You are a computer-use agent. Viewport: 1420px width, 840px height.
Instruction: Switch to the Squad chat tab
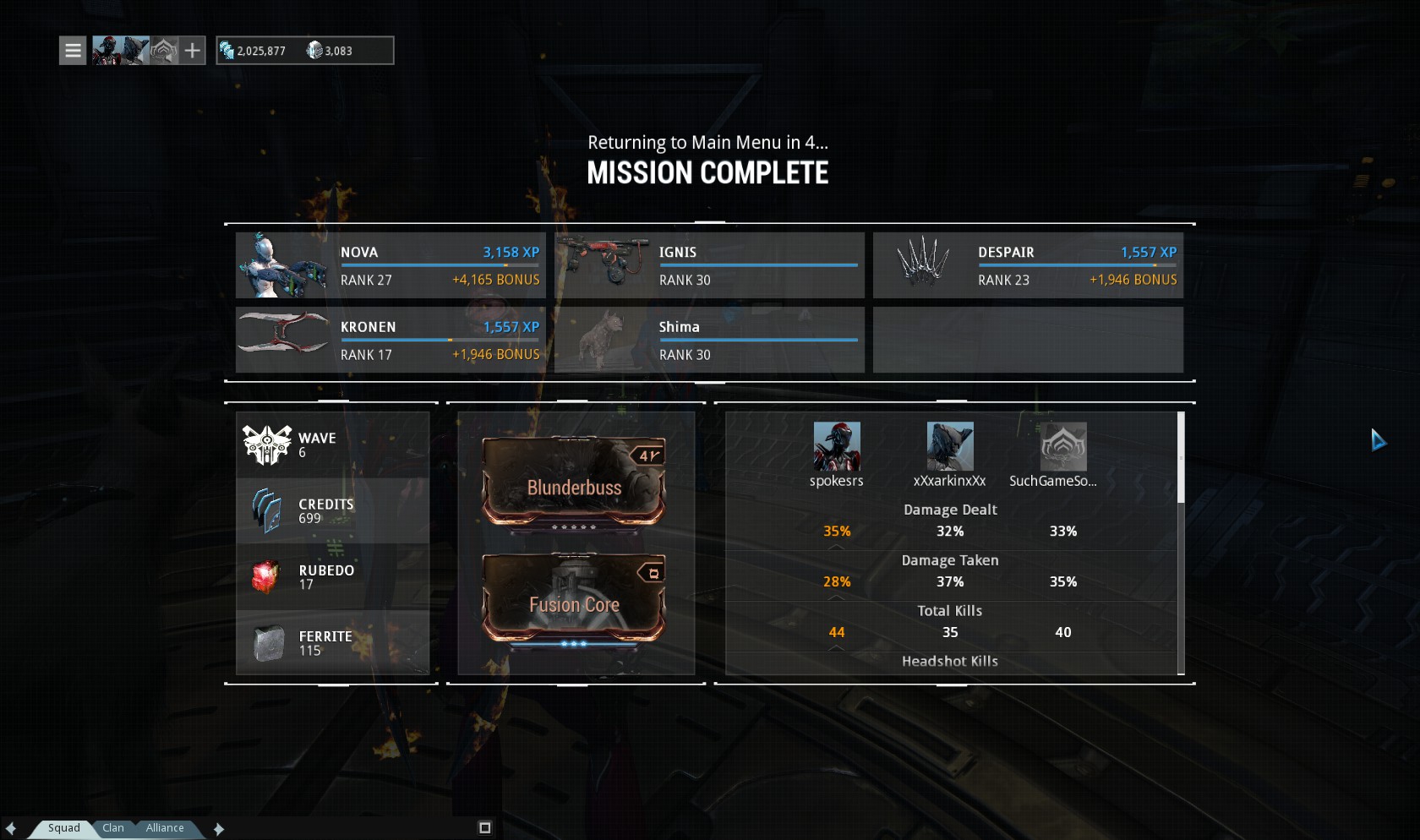click(63, 828)
